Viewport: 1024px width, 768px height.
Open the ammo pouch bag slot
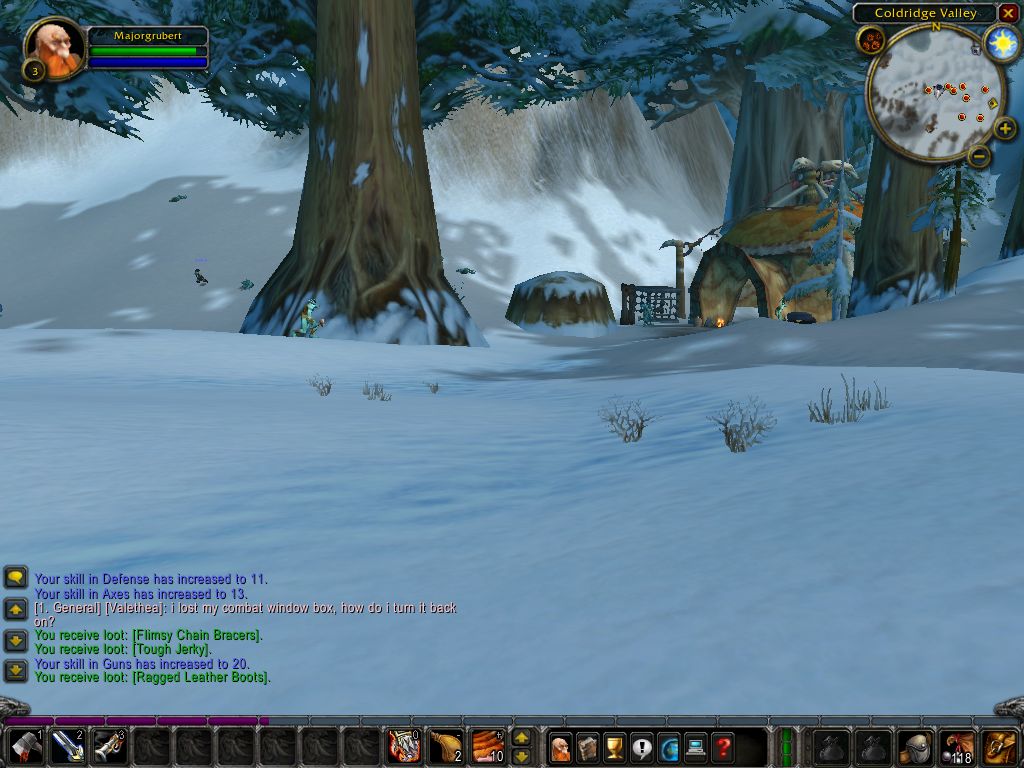957,746
